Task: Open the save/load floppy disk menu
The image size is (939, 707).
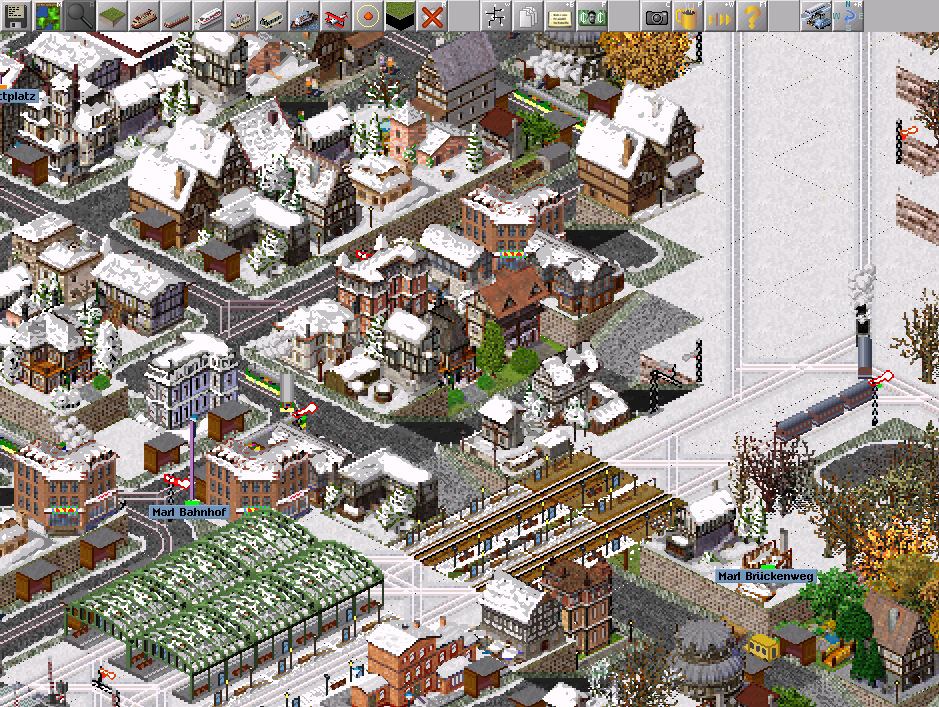Action: click(x=17, y=16)
